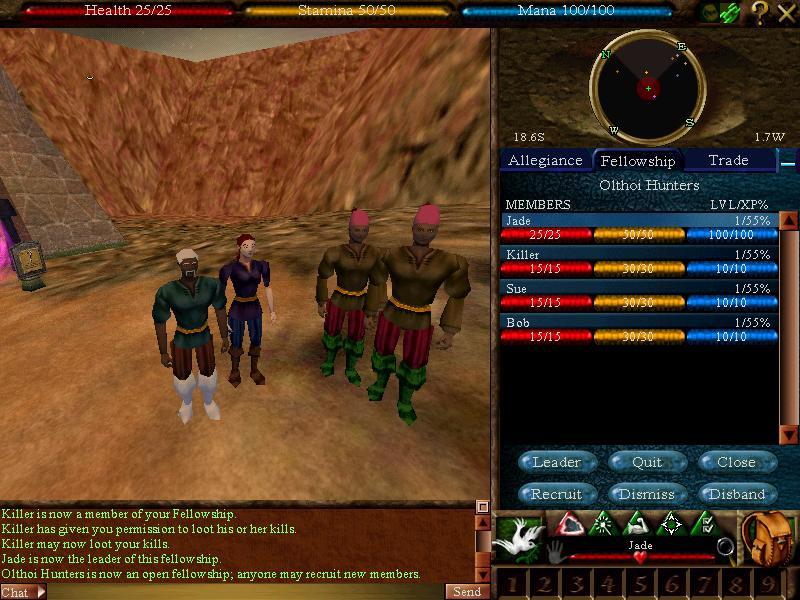The width and height of the screenshot is (800, 600).
Task: Send the chat message with Send button
Action: [467, 592]
